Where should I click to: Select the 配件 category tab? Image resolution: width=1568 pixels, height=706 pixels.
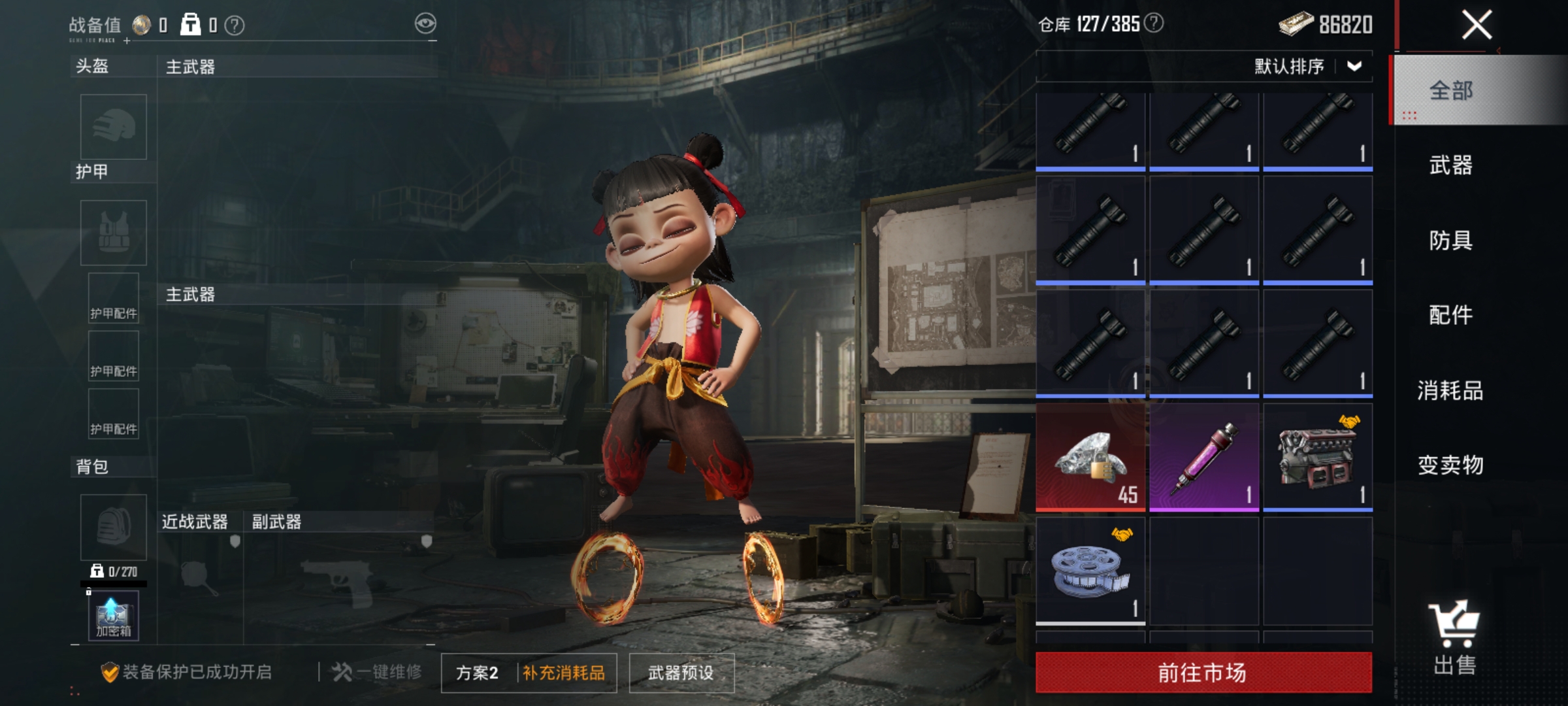click(x=1450, y=315)
